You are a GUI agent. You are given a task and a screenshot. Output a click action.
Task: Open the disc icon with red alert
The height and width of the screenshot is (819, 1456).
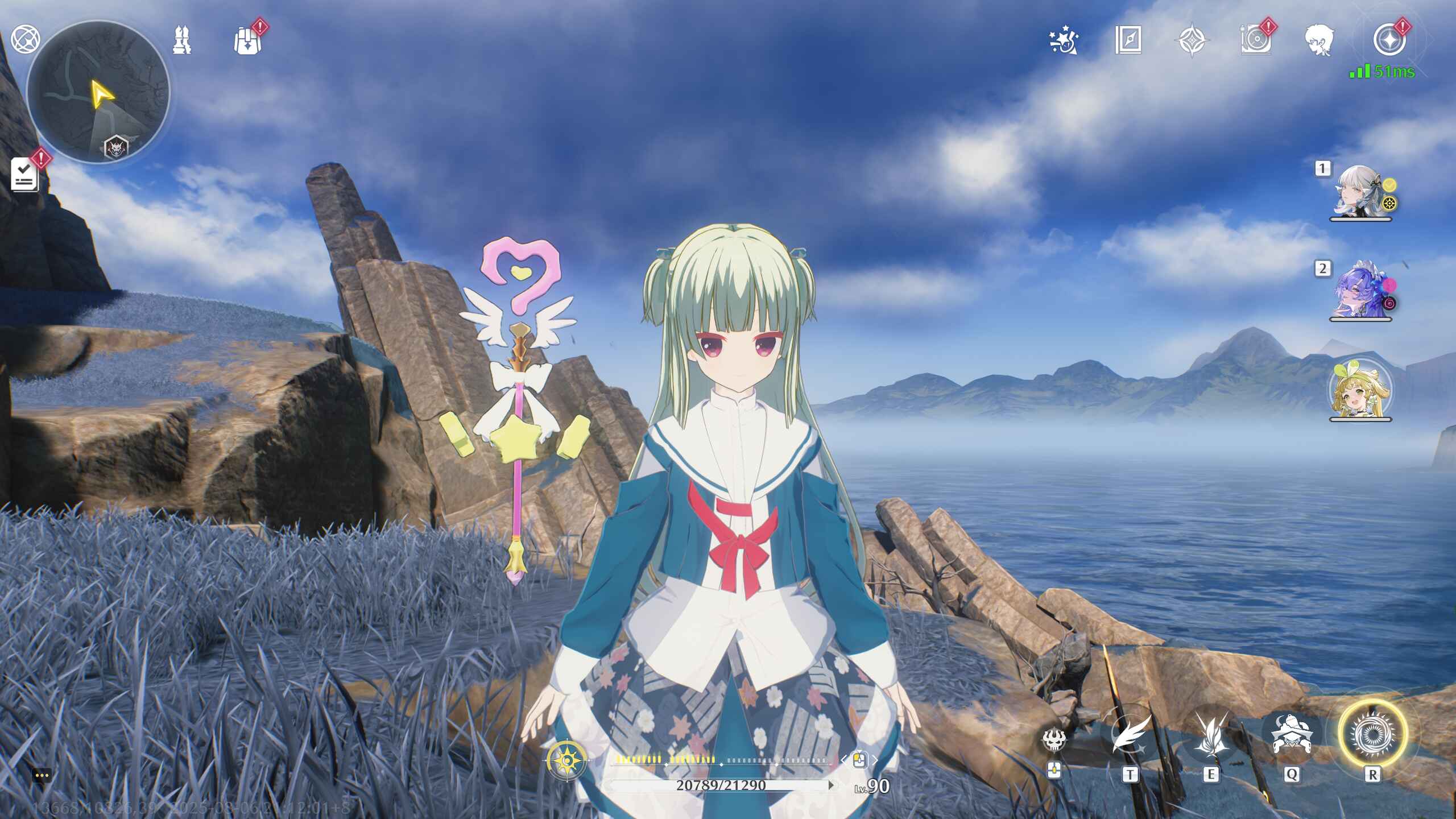coord(1255,41)
